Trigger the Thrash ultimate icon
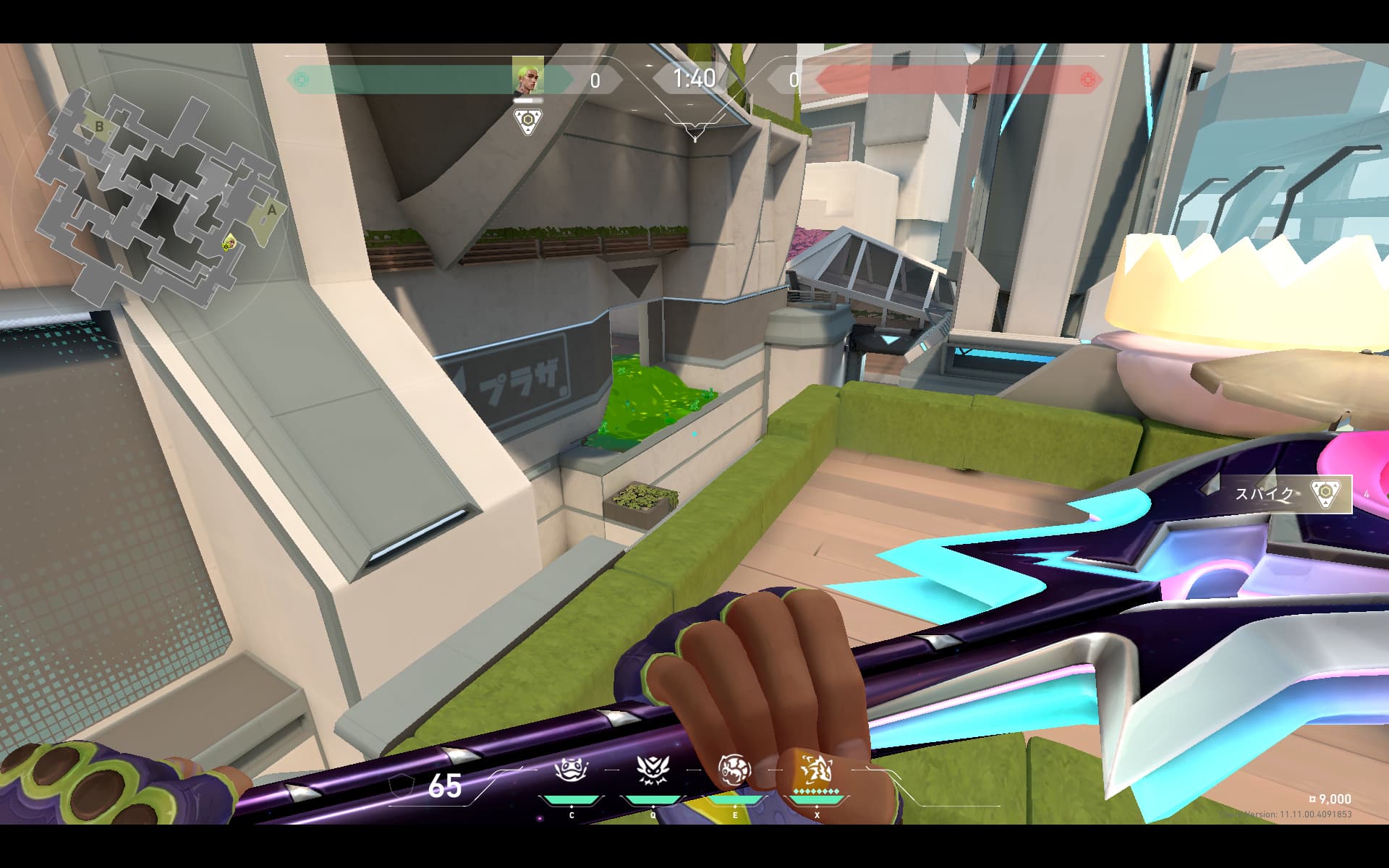Screen dimensions: 1389x868 pyautogui.click(x=816, y=771)
